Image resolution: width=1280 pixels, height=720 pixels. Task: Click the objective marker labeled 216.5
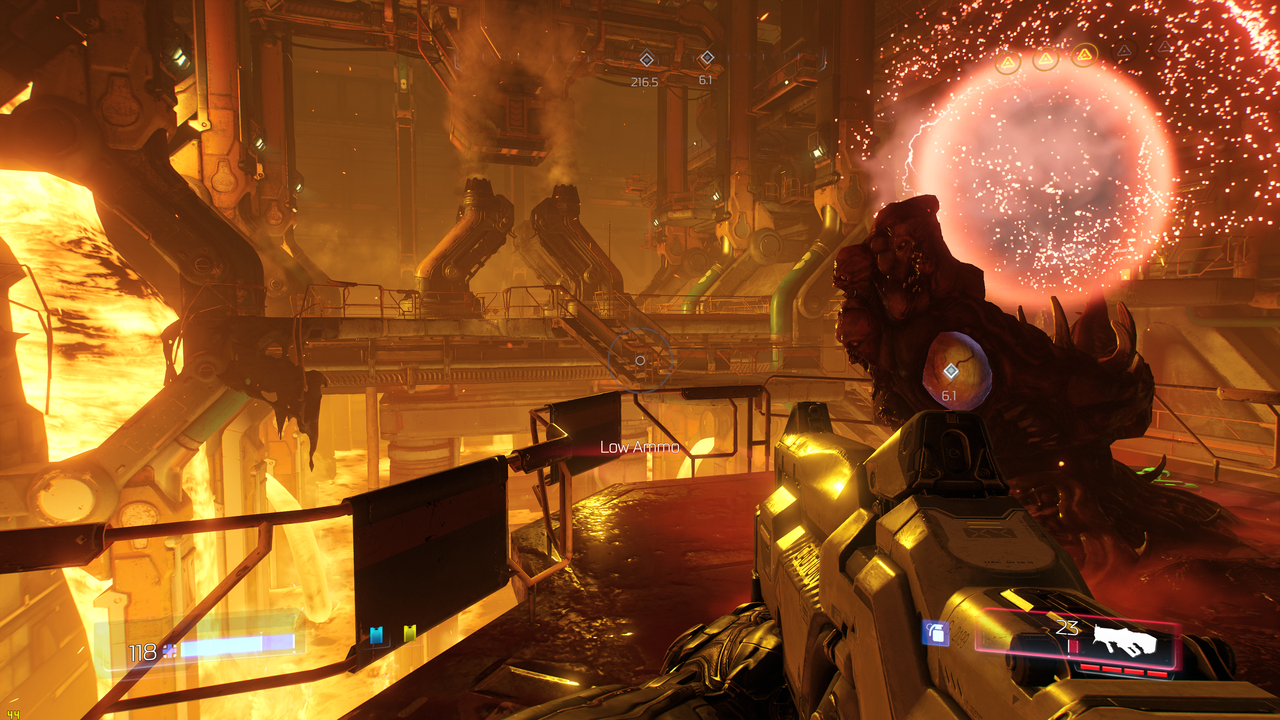pos(646,59)
